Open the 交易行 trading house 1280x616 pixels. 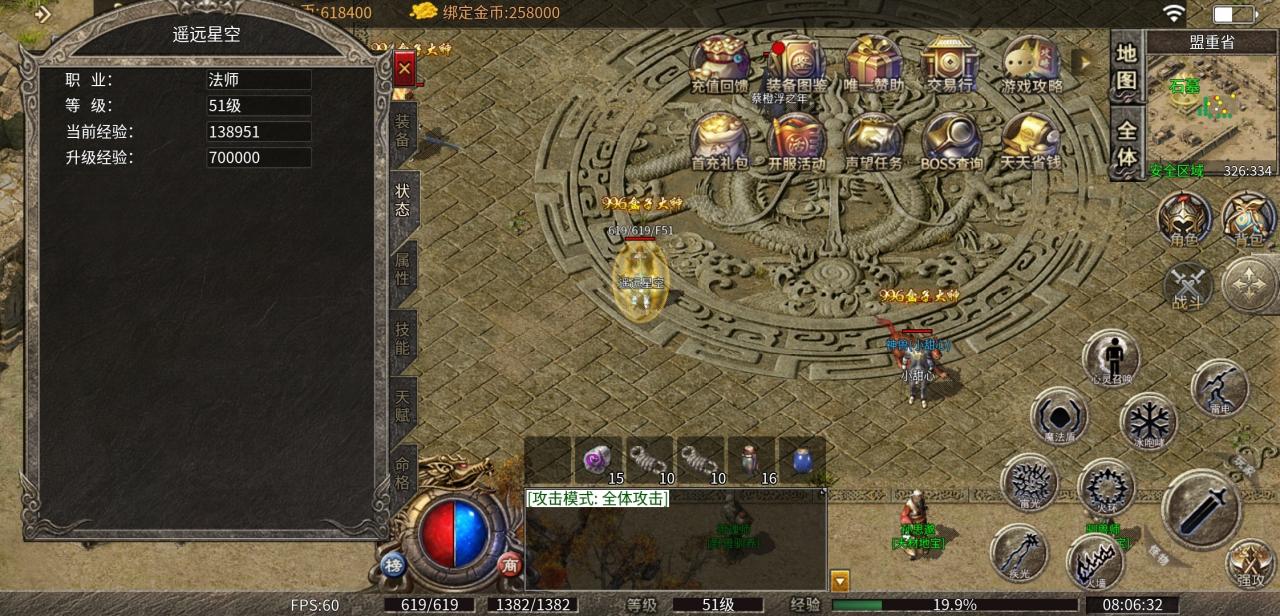(x=949, y=63)
